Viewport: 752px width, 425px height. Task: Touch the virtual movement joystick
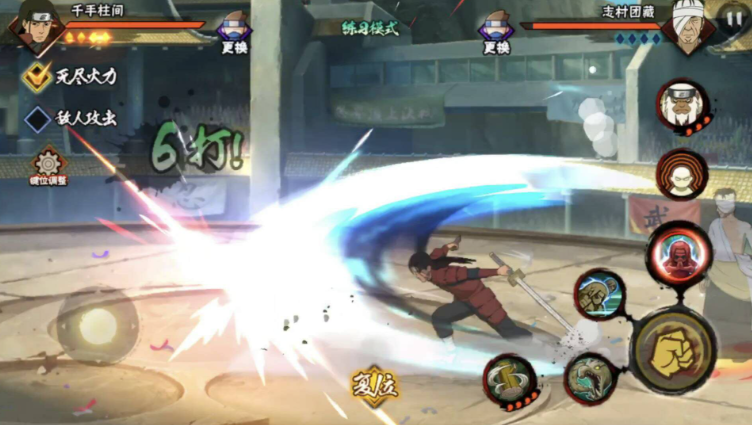[97, 326]
